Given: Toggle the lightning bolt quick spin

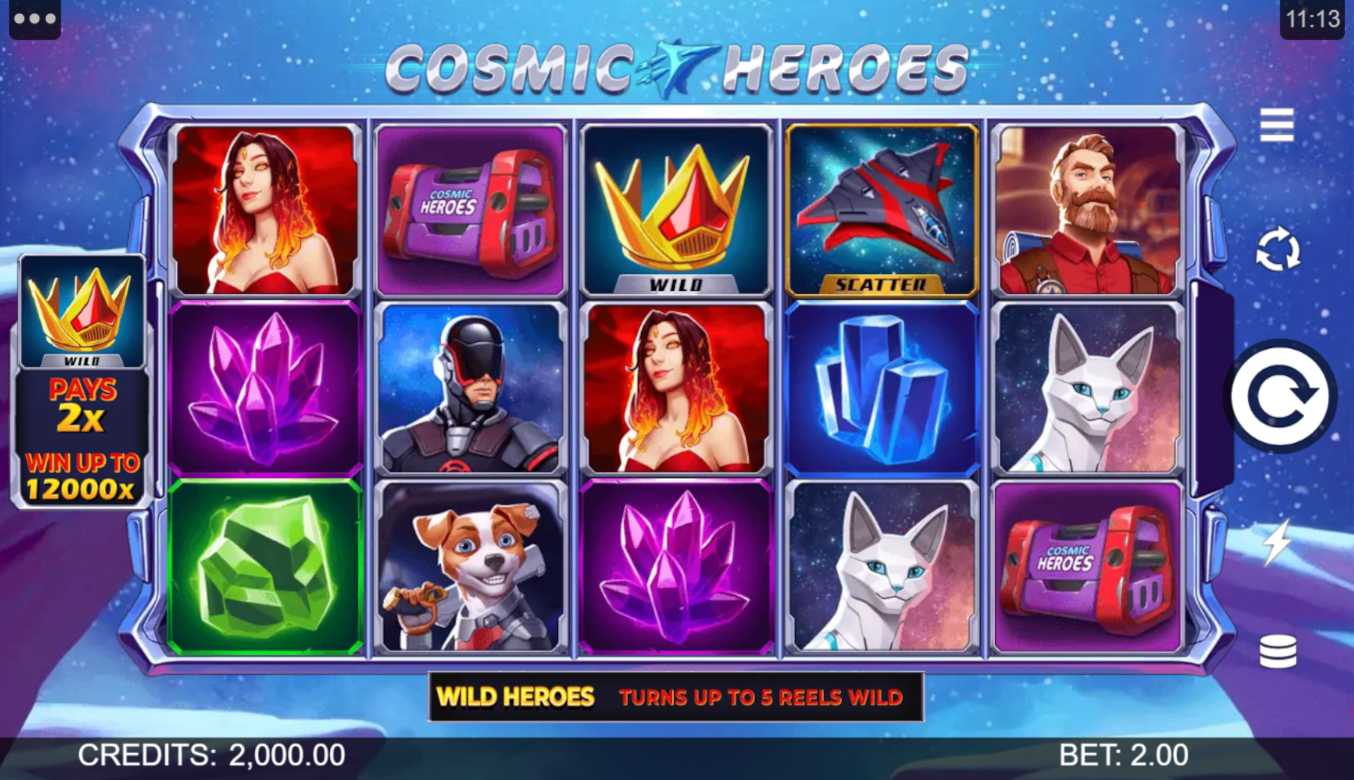Looking at the screenshot, I should click(x=1277, y=543).
